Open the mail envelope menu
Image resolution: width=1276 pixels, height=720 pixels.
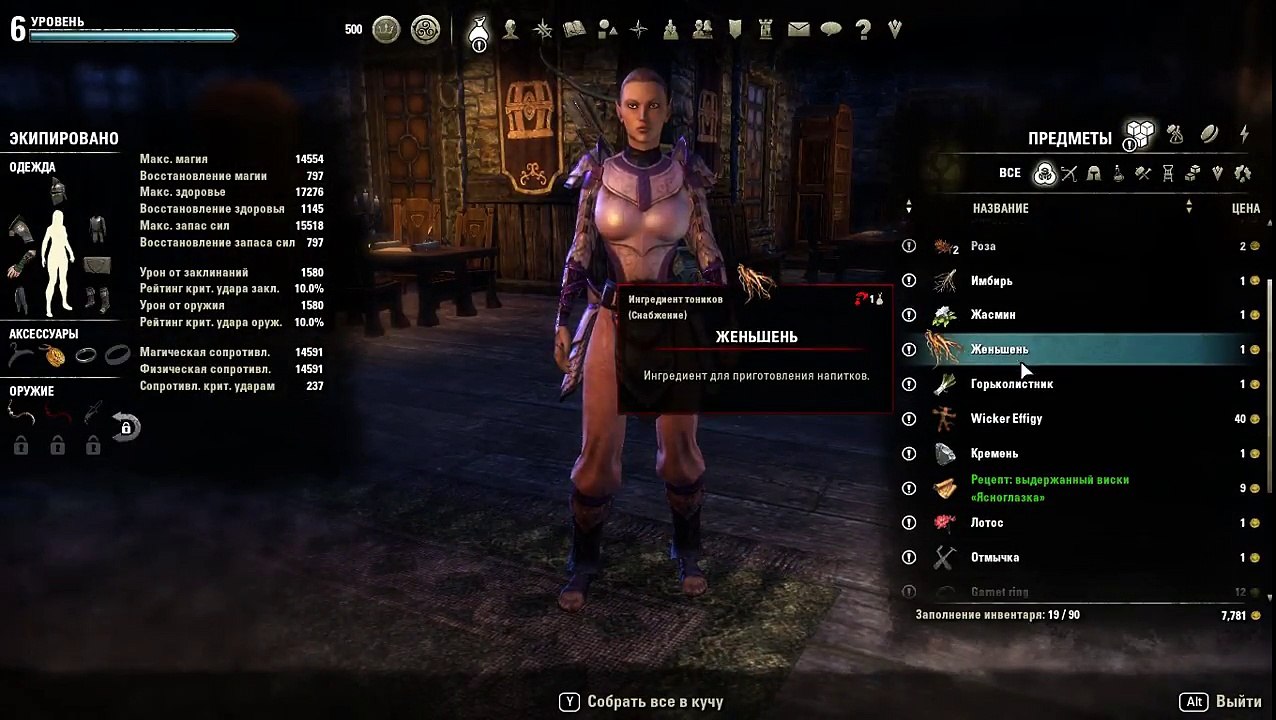(x=798, y=29)
